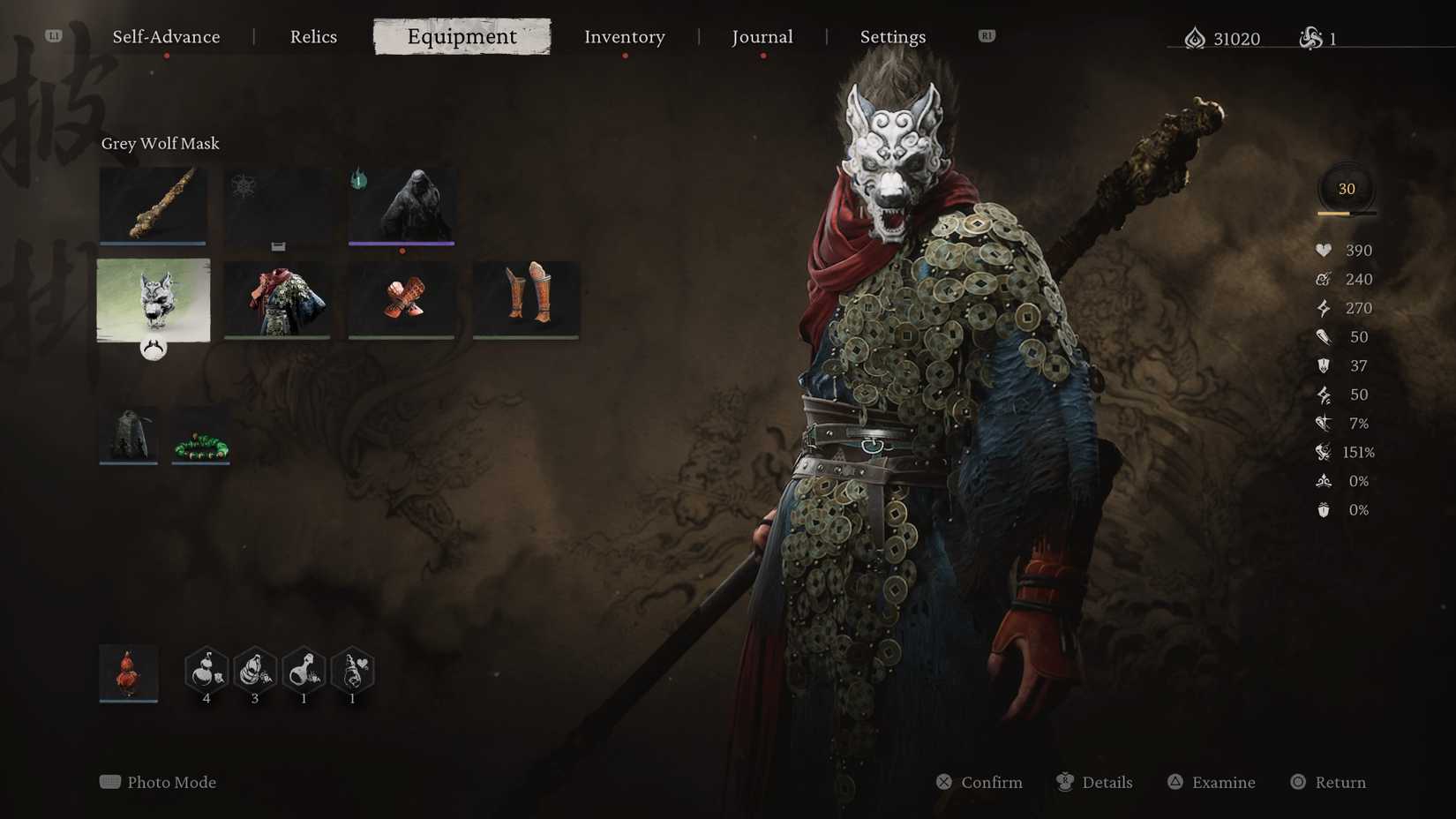Select the grey hood curio slot
Image resolution: width=1456 pixels, height=819 pixels.
pos(128,432)
